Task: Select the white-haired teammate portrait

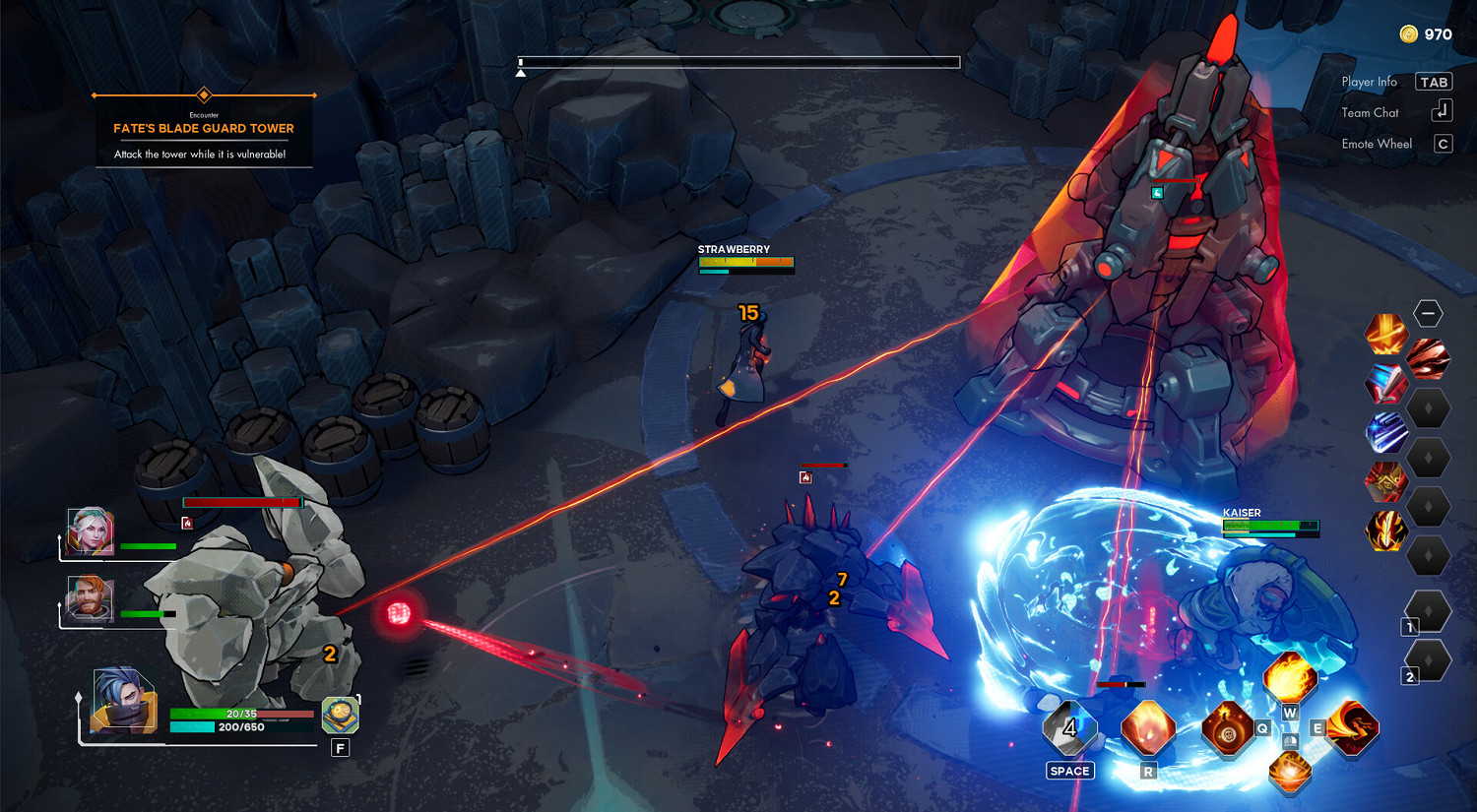Action: [x=91, y=532]
